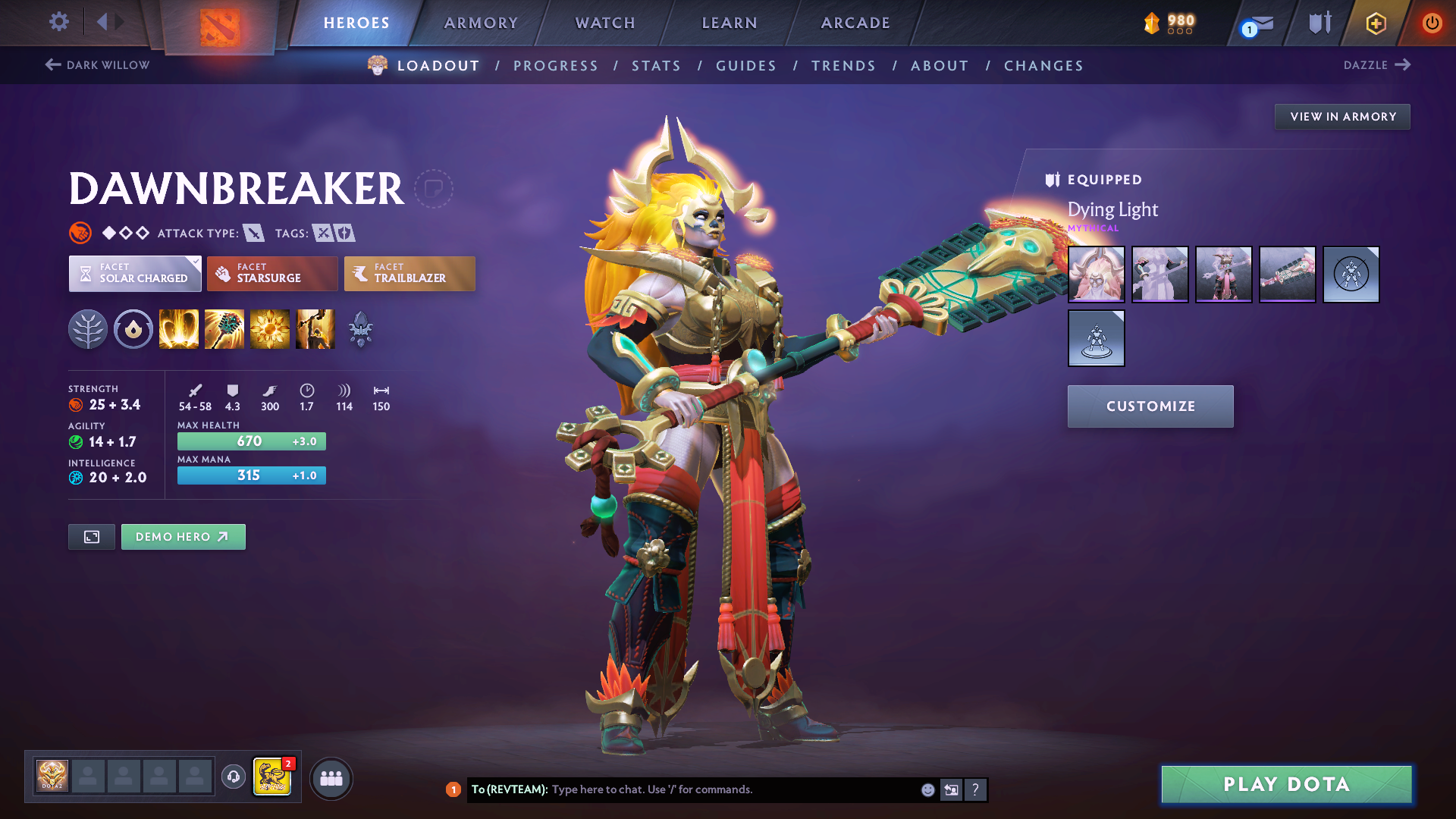The height and width of the screenshot is (819, 1456).
Task: Select the Starsurge facet
Action: (x=271, y=274)
